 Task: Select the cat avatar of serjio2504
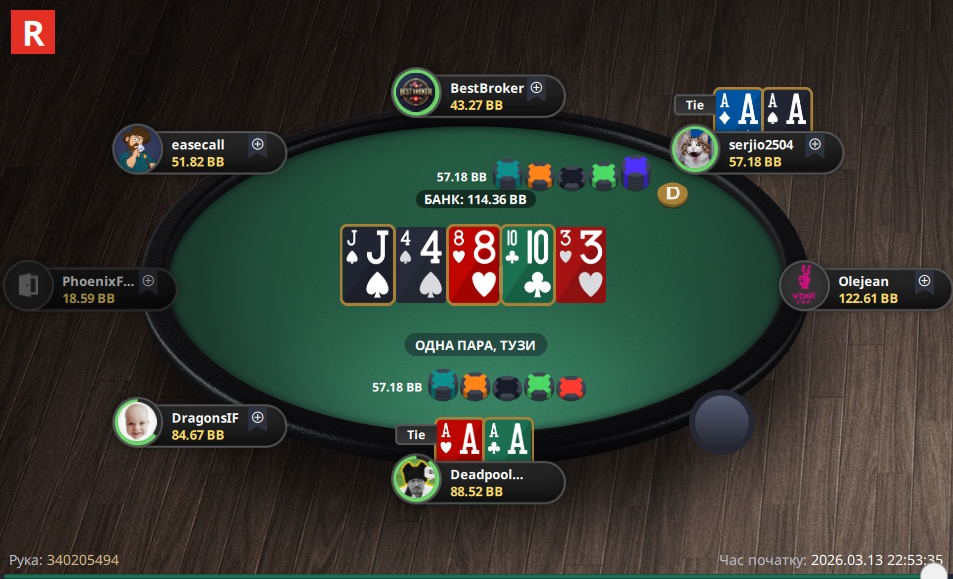tap(694, 149)
